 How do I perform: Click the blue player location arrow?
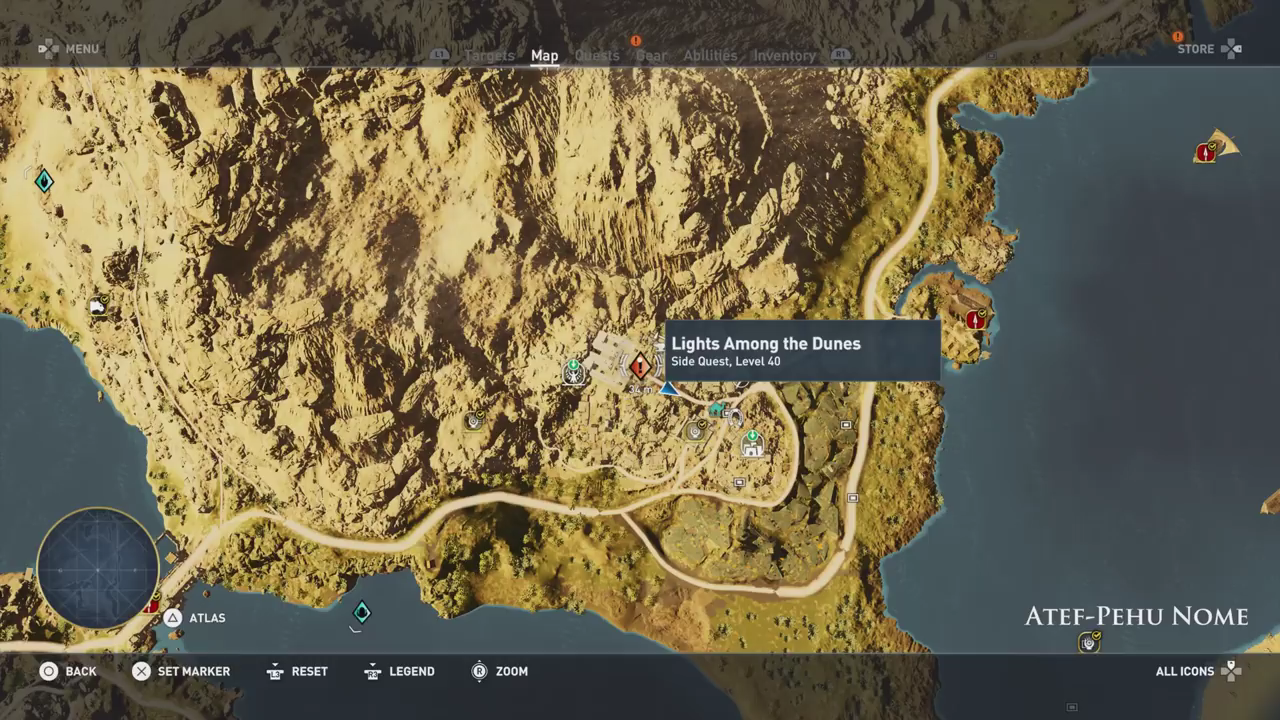pos(668,388)
